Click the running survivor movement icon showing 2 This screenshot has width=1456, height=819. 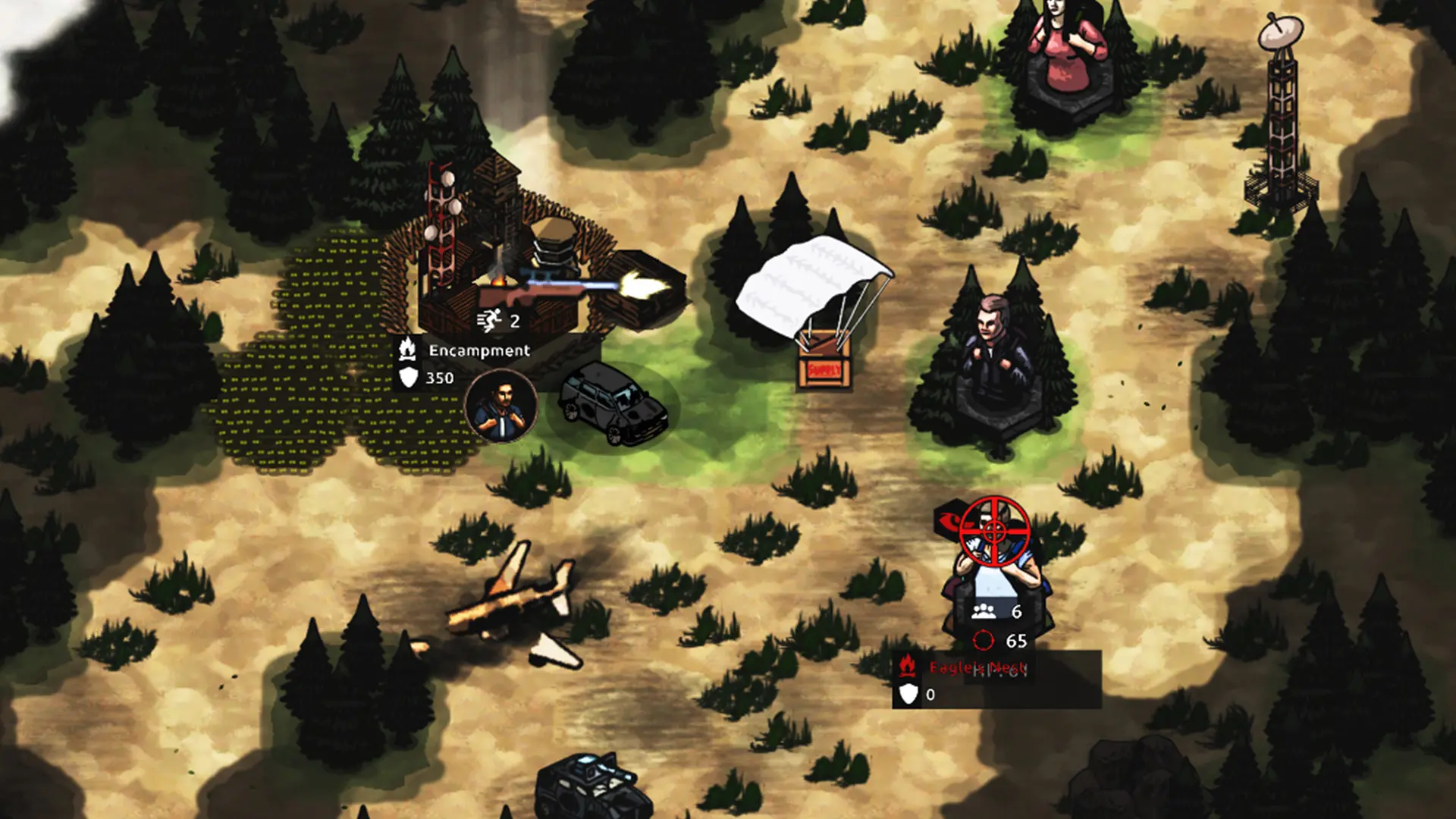pyautogui.click(x=488, y=322)
